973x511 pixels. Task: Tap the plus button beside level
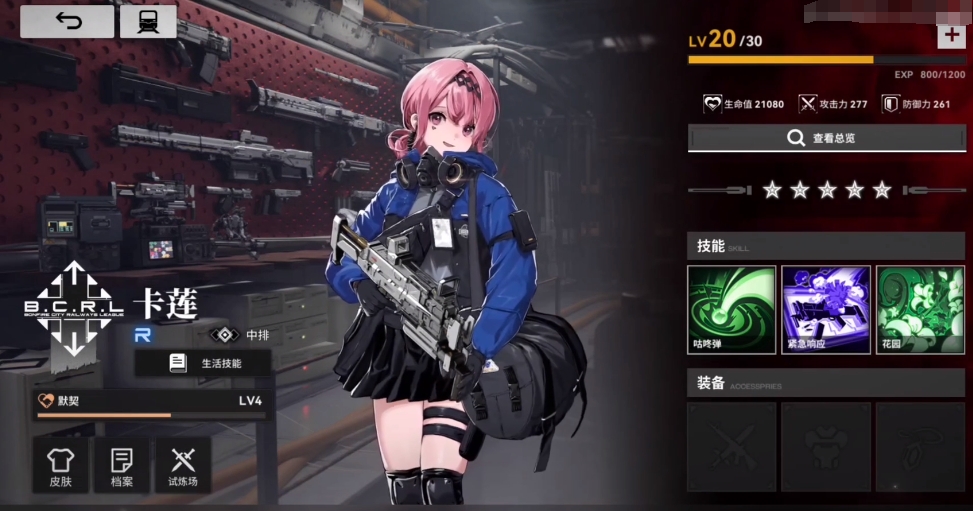pos(949,36)
